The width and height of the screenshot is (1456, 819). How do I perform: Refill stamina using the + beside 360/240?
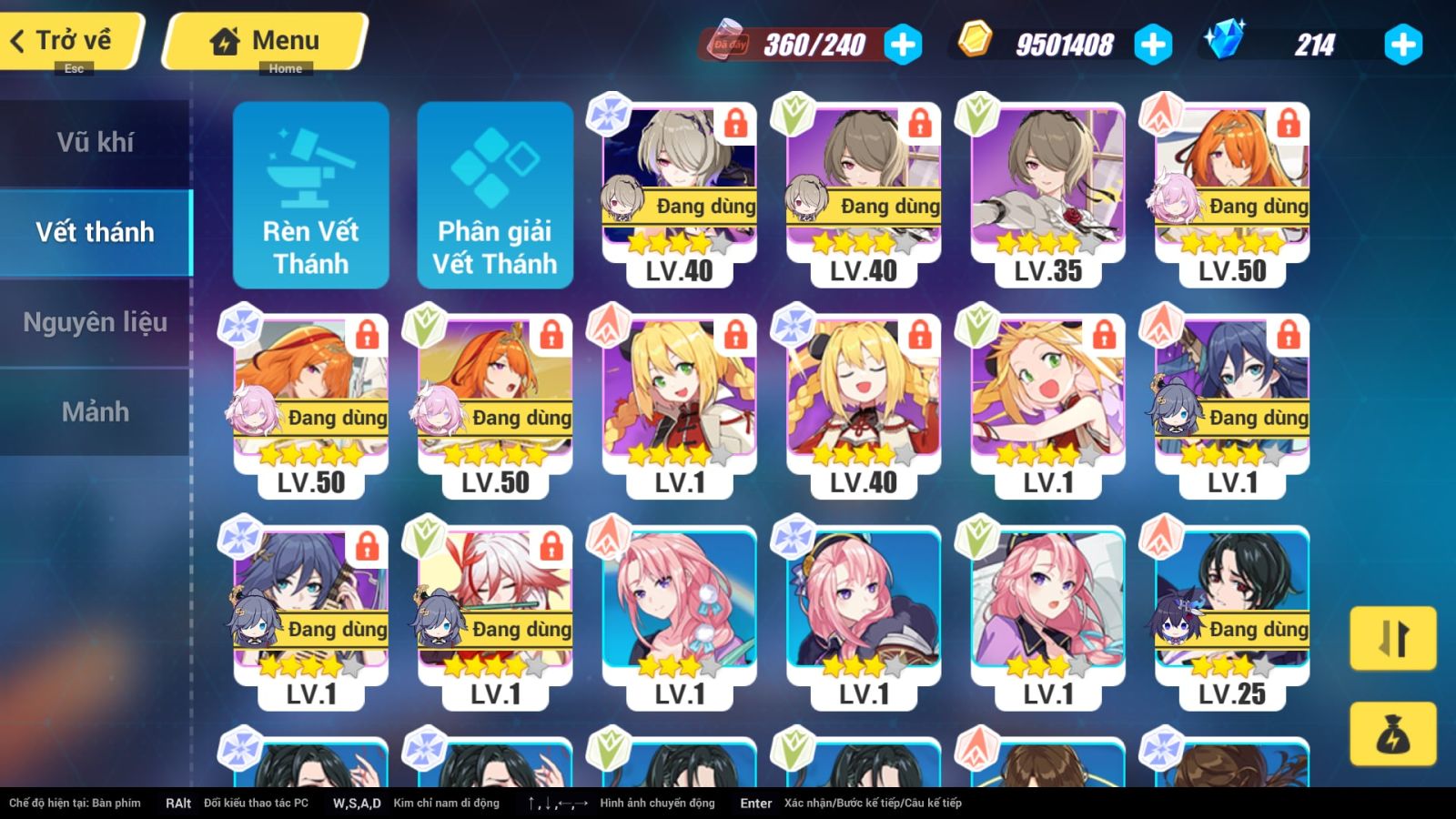pyautogui.click(x=901, y=42)
